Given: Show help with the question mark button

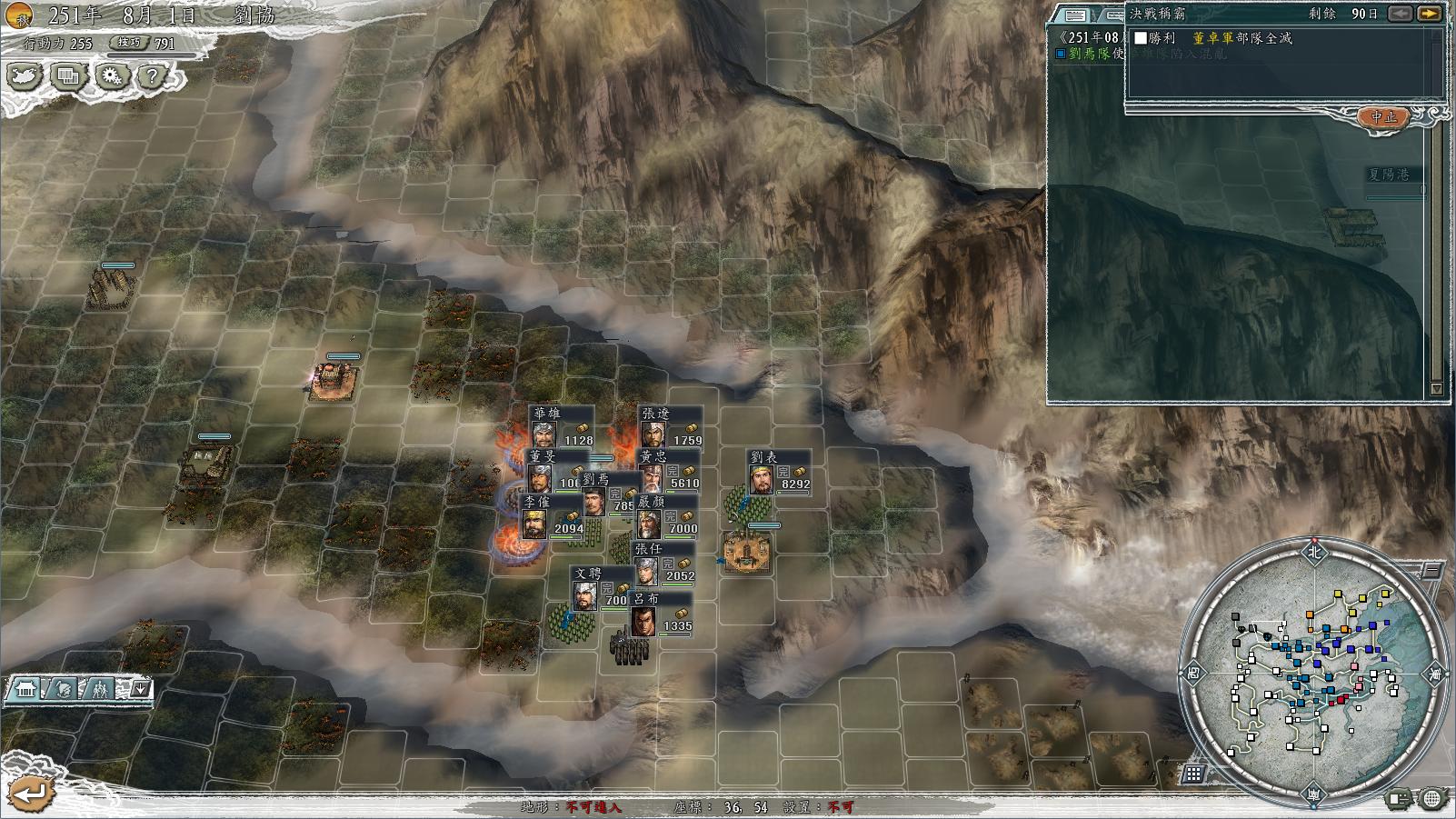Looking at the screenshot, I should [x=152, y=76].
